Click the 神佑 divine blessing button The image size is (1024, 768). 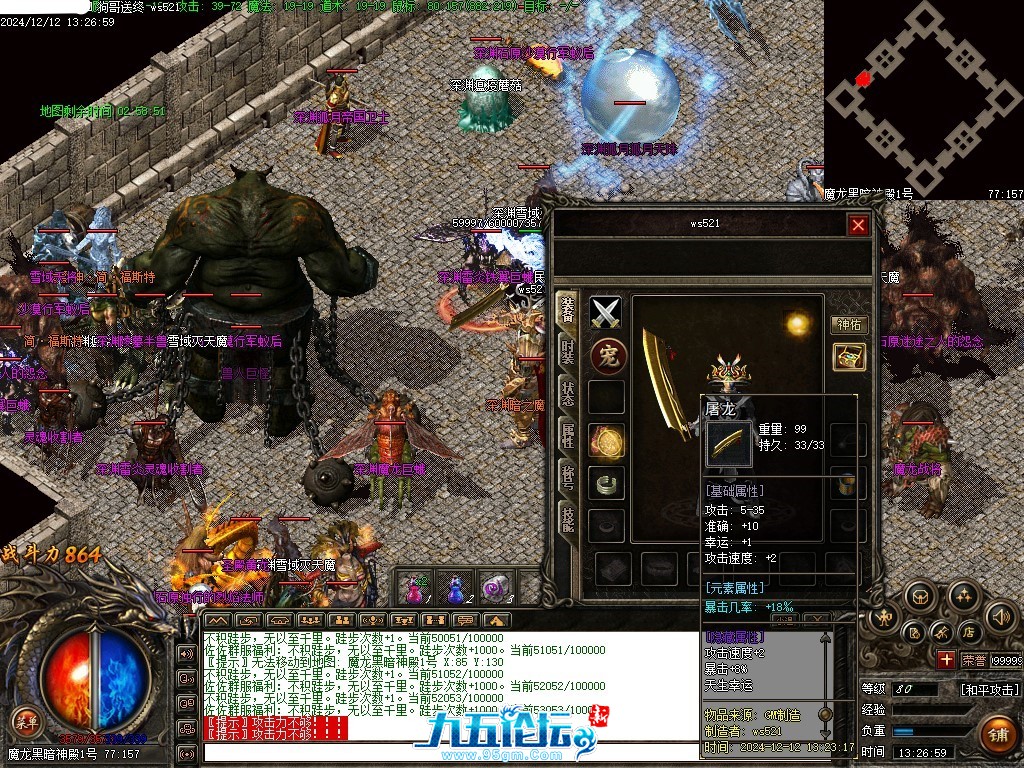[849, 324]
